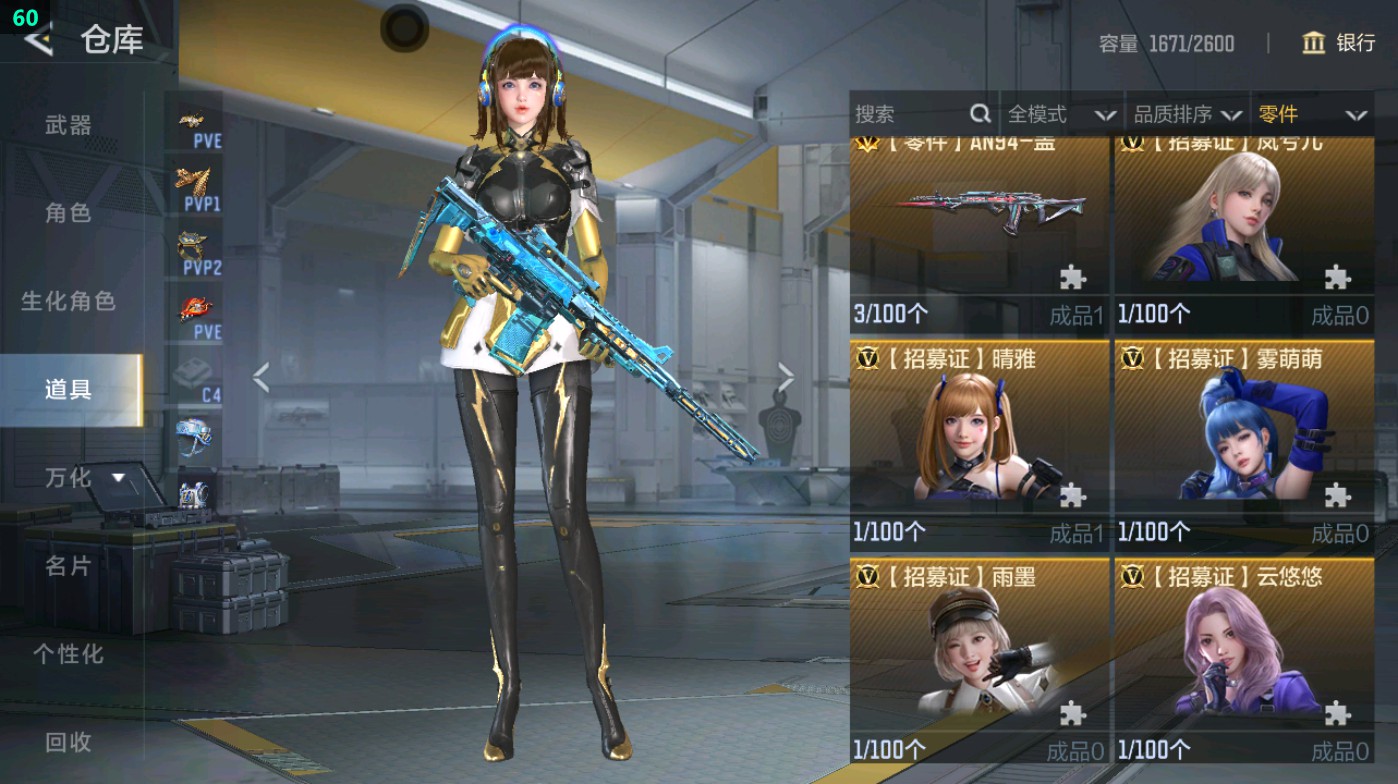Select the 雨墨 recruitment card
This screenshot has height=784, width=1398.
point(978,660)
